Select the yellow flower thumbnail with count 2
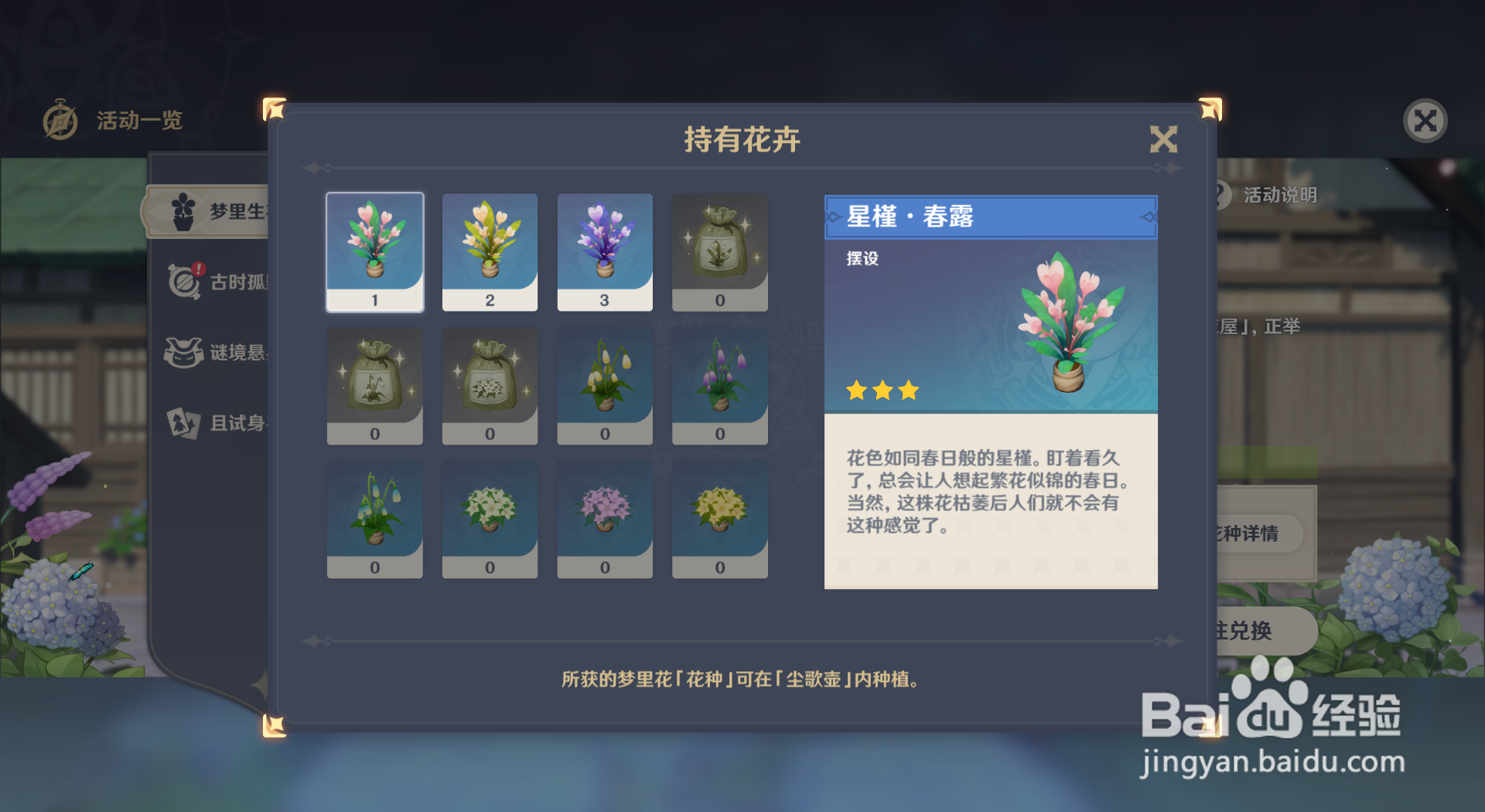This screenshot has width=1485, height=812. point(489,252)
